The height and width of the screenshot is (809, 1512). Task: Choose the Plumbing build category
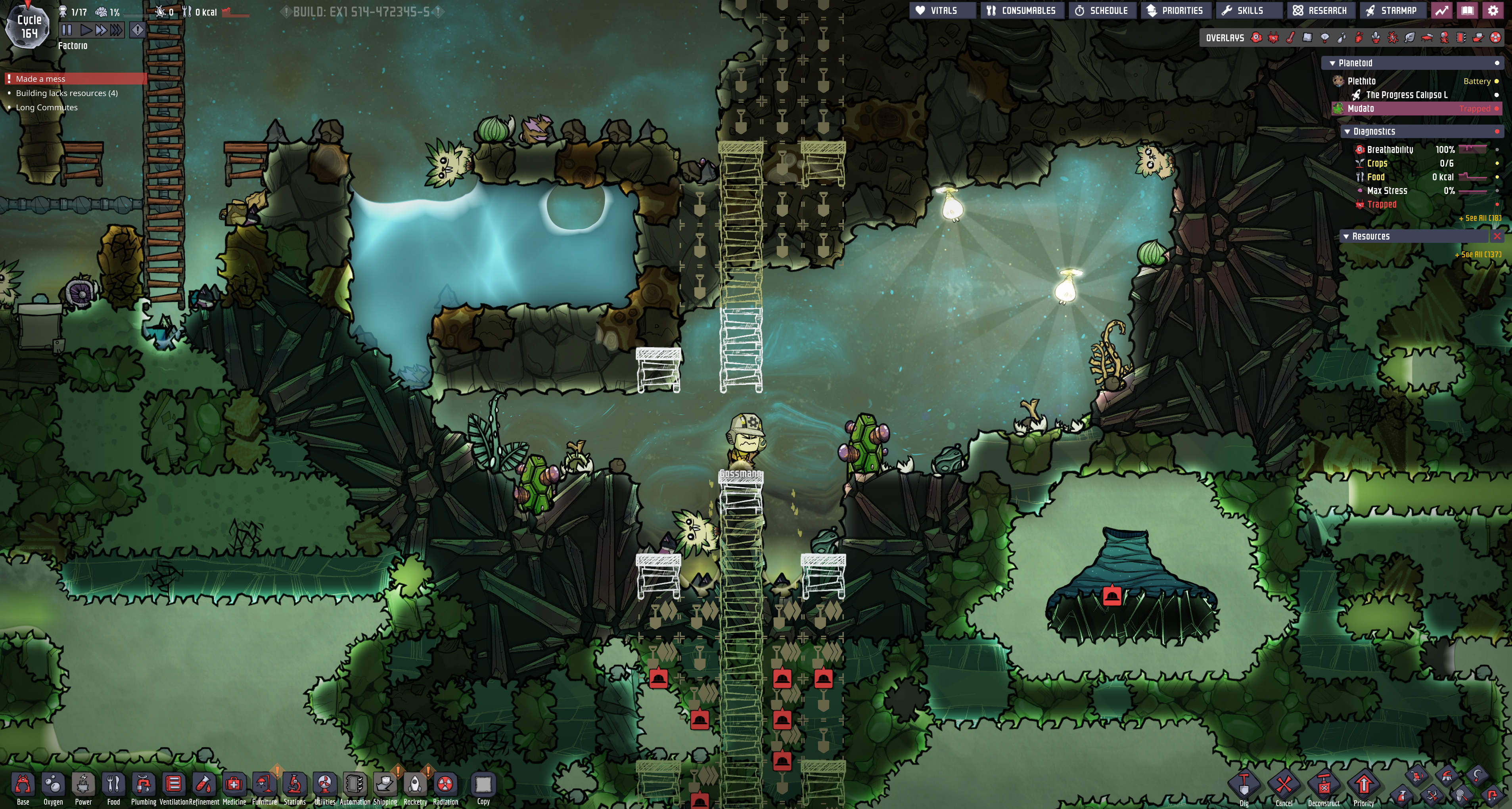click(x=143, y=785)
